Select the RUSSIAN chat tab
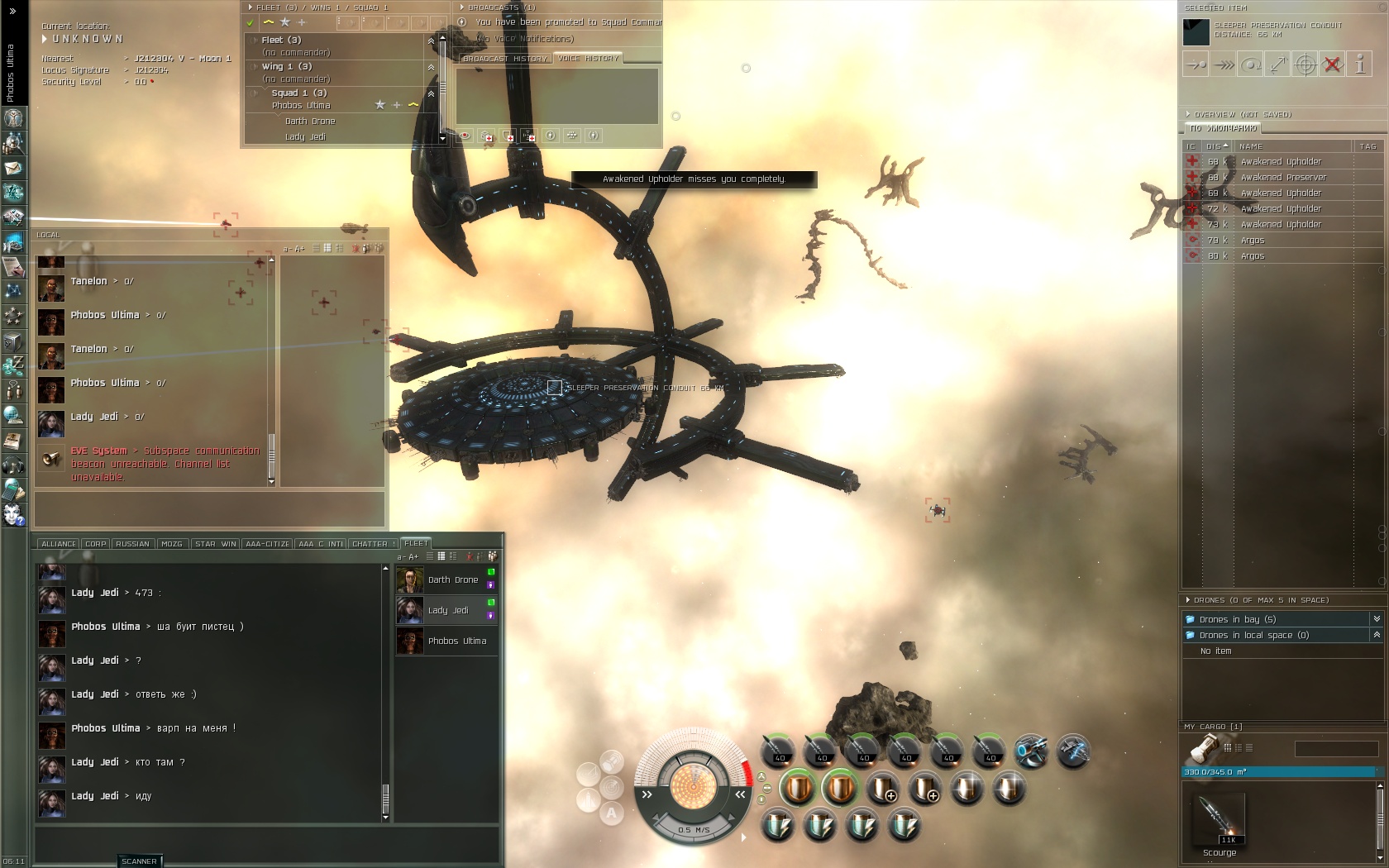This screenshot has width=1389, height=868. tap(132, 544)
